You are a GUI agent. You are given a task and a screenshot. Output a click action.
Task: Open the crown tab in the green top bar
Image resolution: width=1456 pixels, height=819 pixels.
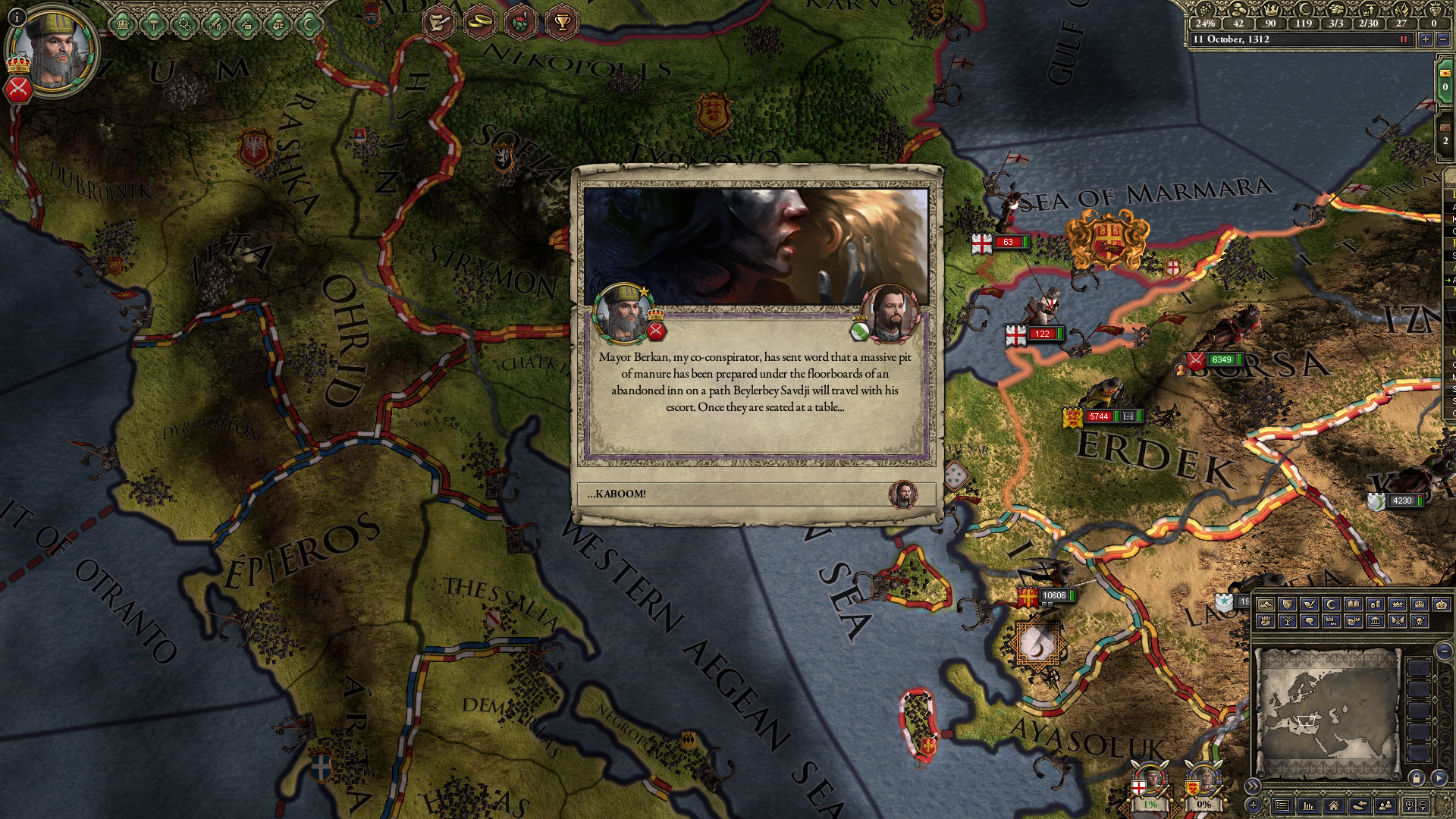coord(121,25)
